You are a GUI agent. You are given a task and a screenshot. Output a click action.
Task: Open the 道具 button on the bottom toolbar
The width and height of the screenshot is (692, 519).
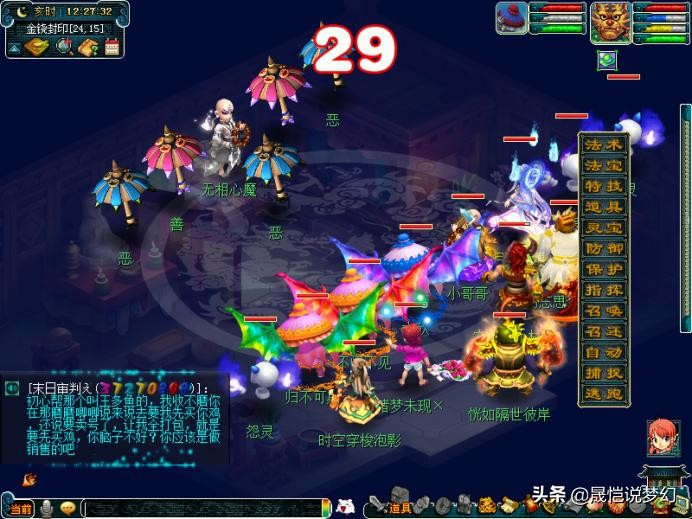(399, 508)
